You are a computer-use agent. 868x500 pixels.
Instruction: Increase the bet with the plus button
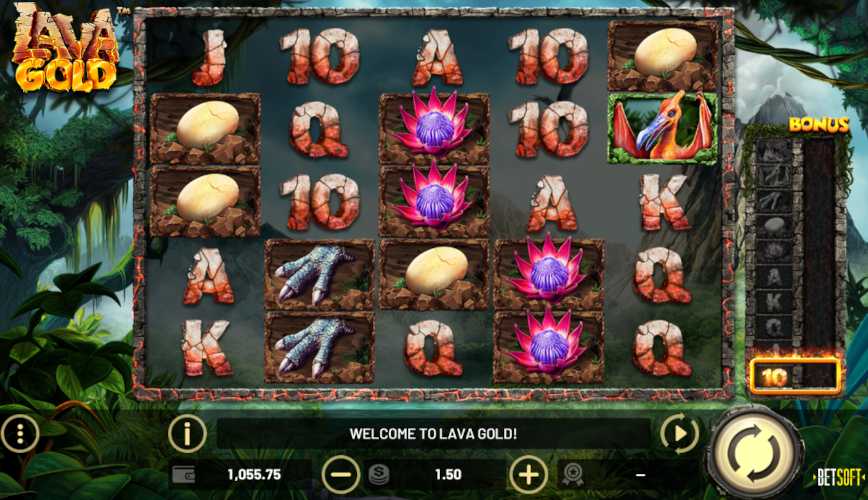528,474
